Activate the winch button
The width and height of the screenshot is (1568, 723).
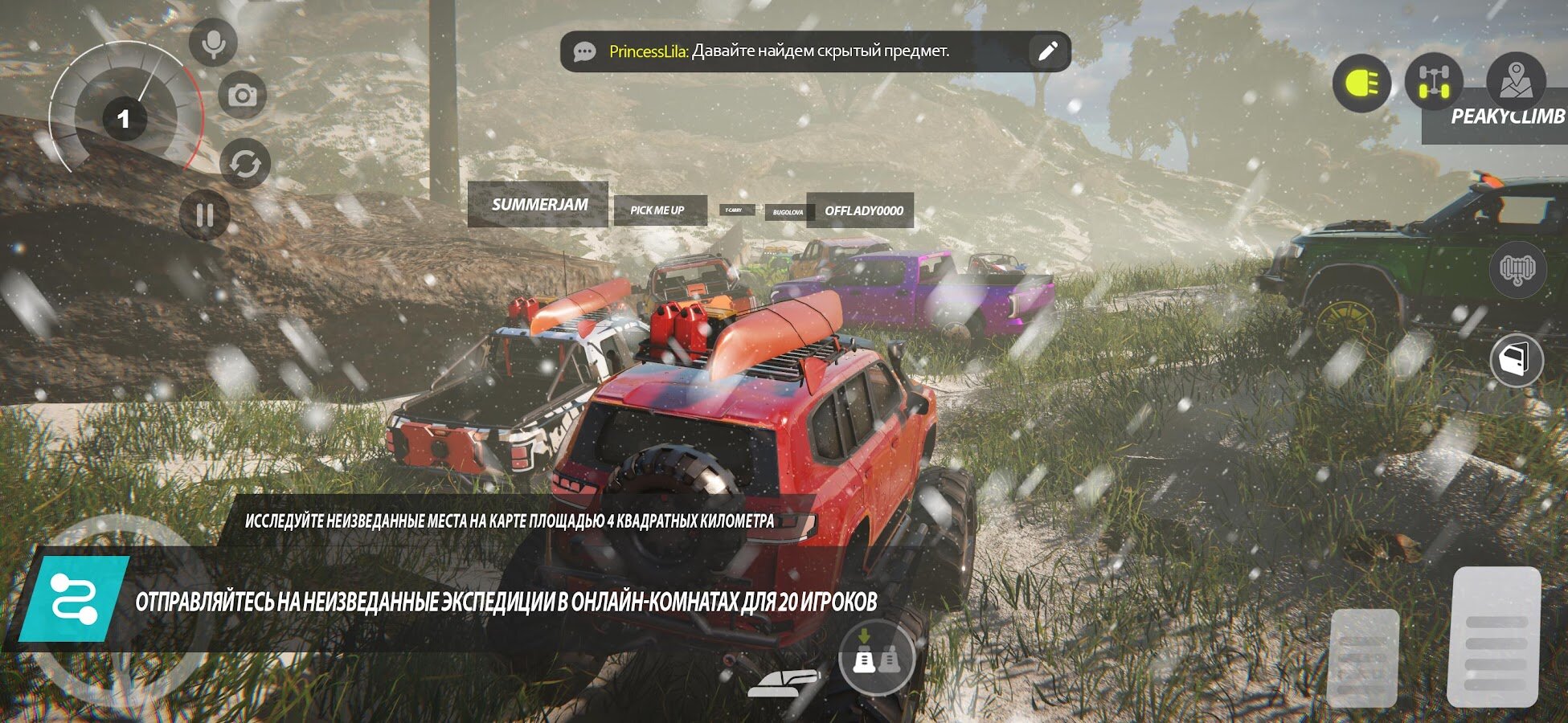pos(1517,269)
